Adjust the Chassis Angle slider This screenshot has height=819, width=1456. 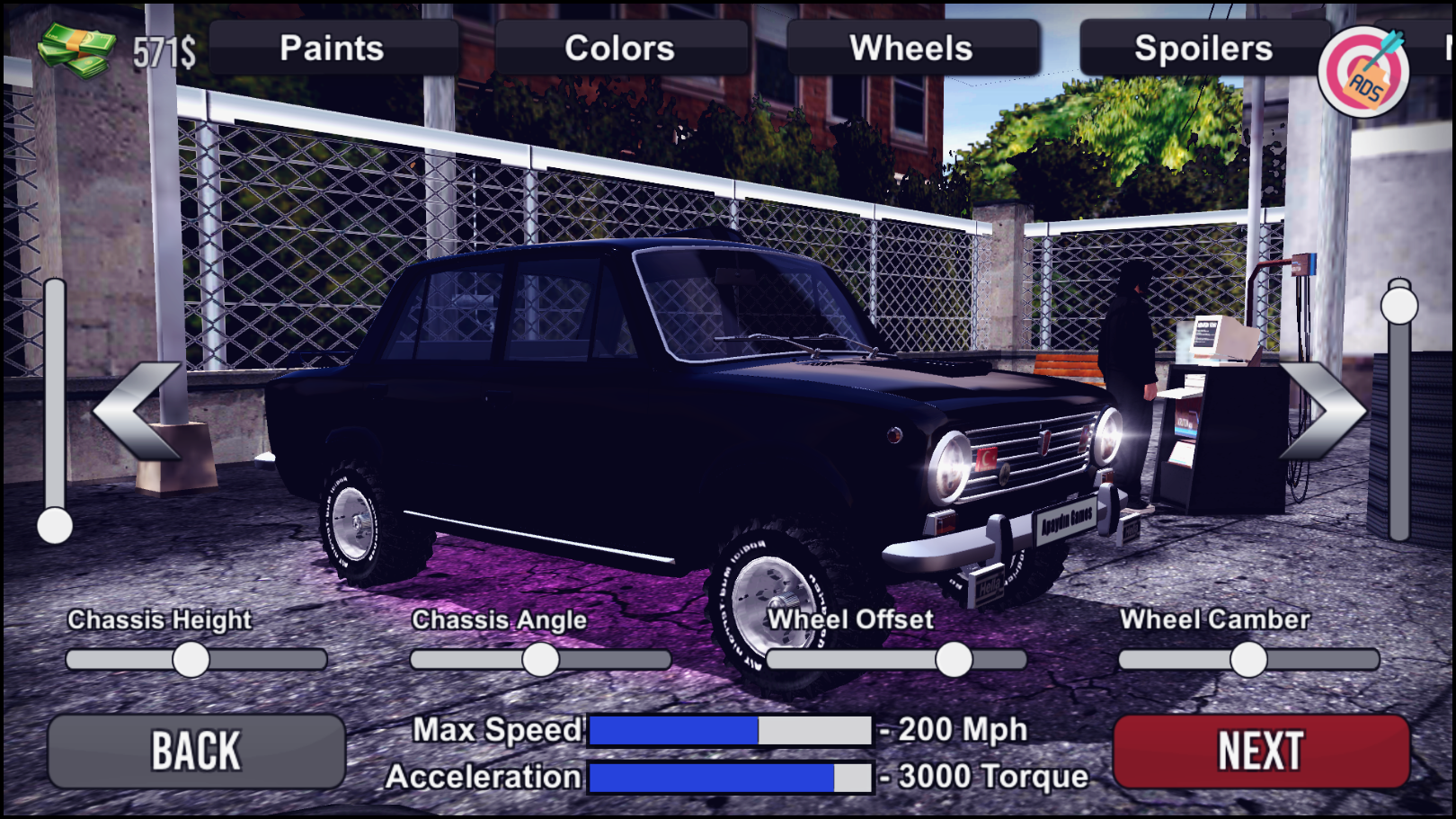[544, 660]
